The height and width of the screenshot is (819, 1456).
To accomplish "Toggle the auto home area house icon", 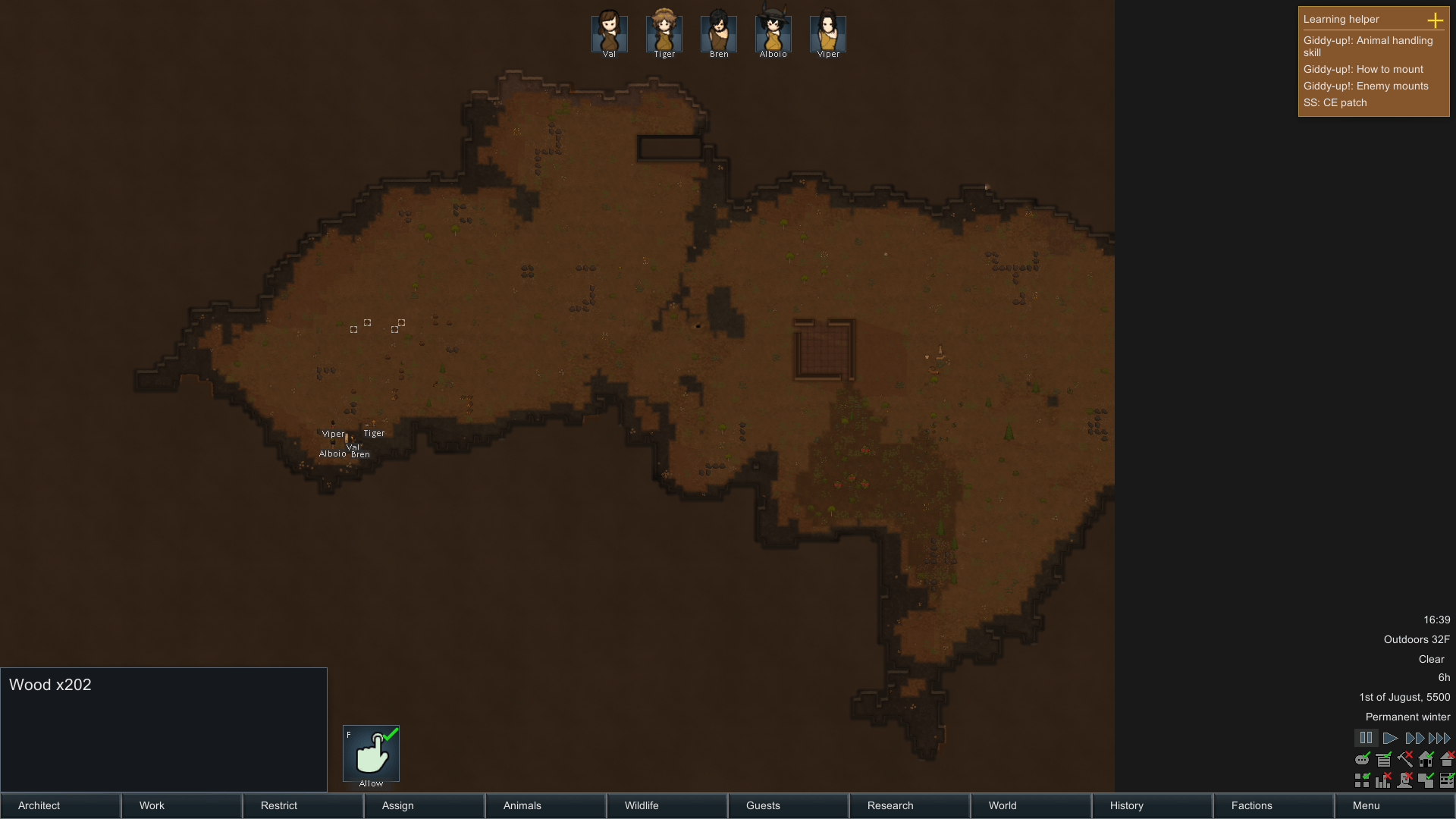I will pyautogui.click(x=1426, y=759).
